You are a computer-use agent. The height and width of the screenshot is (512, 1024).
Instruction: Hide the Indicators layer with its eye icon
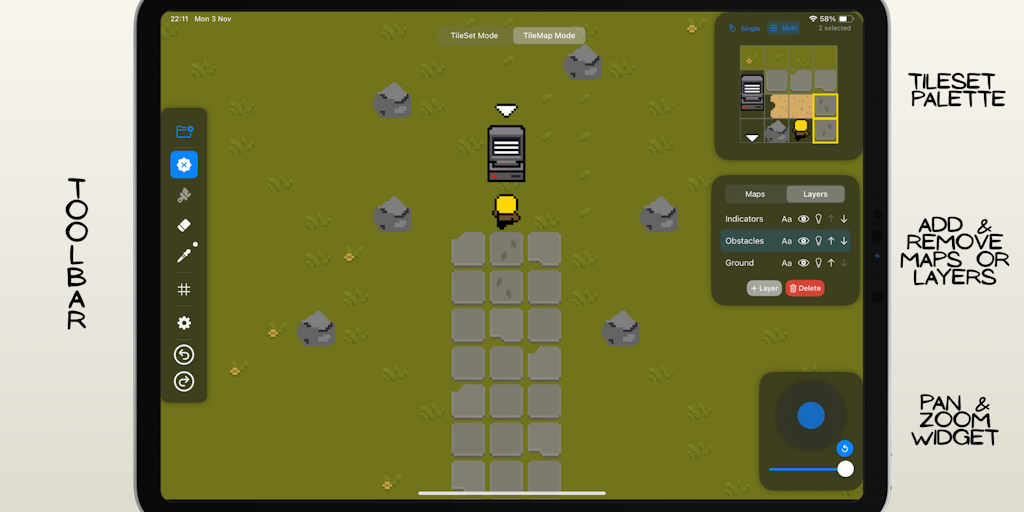click(x=803, y=219)
